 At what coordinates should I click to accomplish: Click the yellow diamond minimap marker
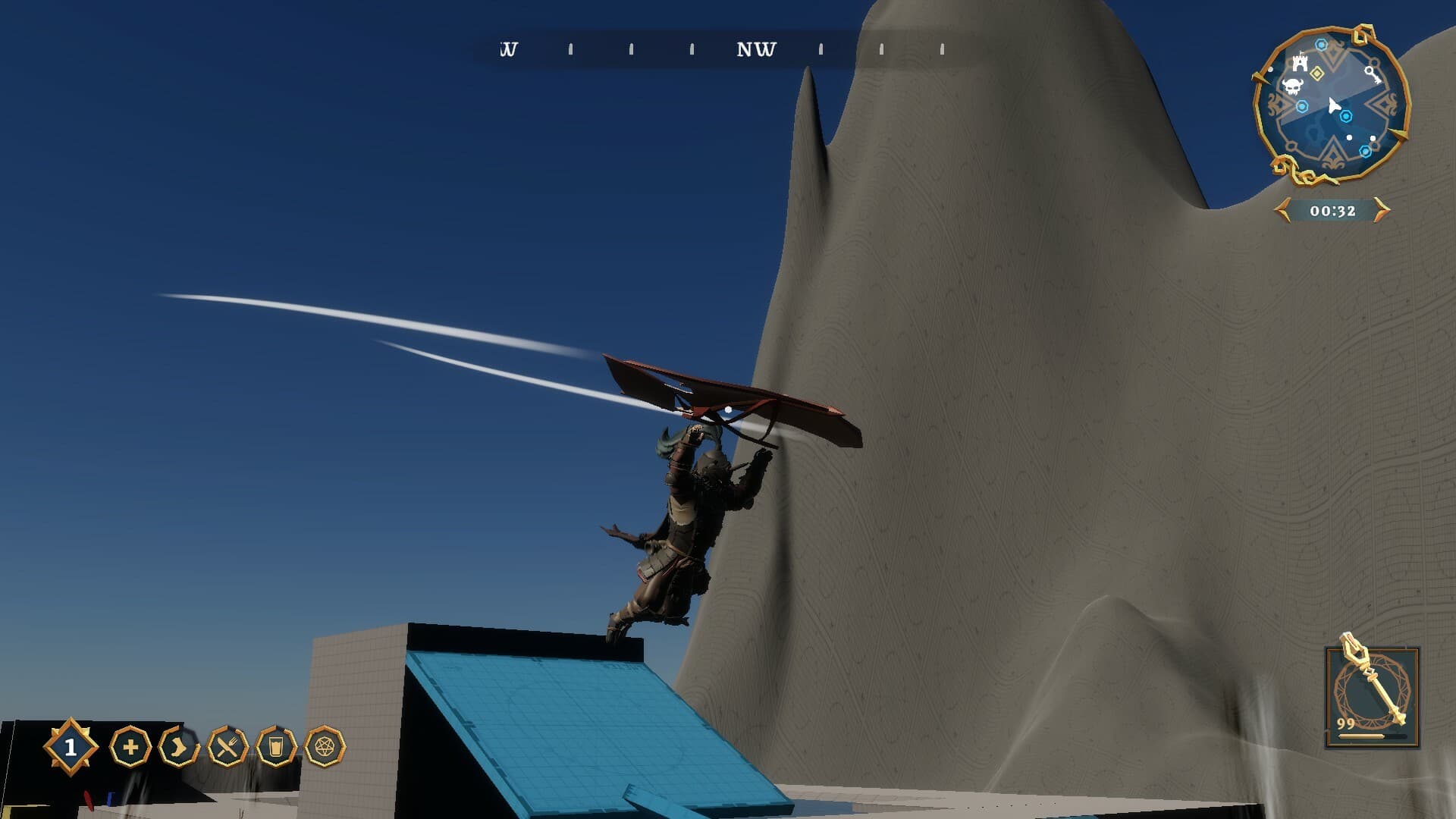click(1316, 72)
